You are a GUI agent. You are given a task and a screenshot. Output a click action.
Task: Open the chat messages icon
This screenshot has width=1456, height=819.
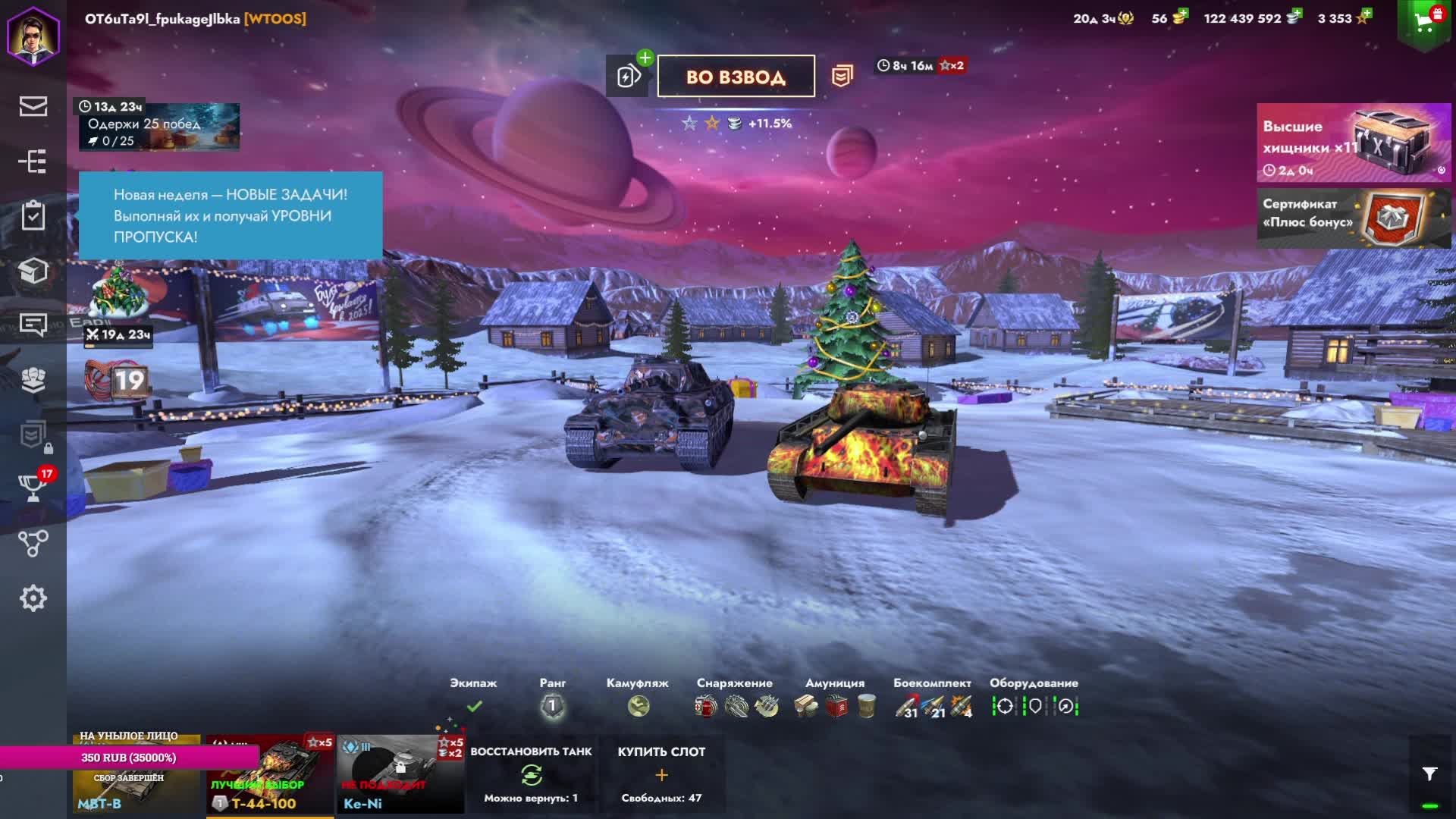click(x=33, y=325)
